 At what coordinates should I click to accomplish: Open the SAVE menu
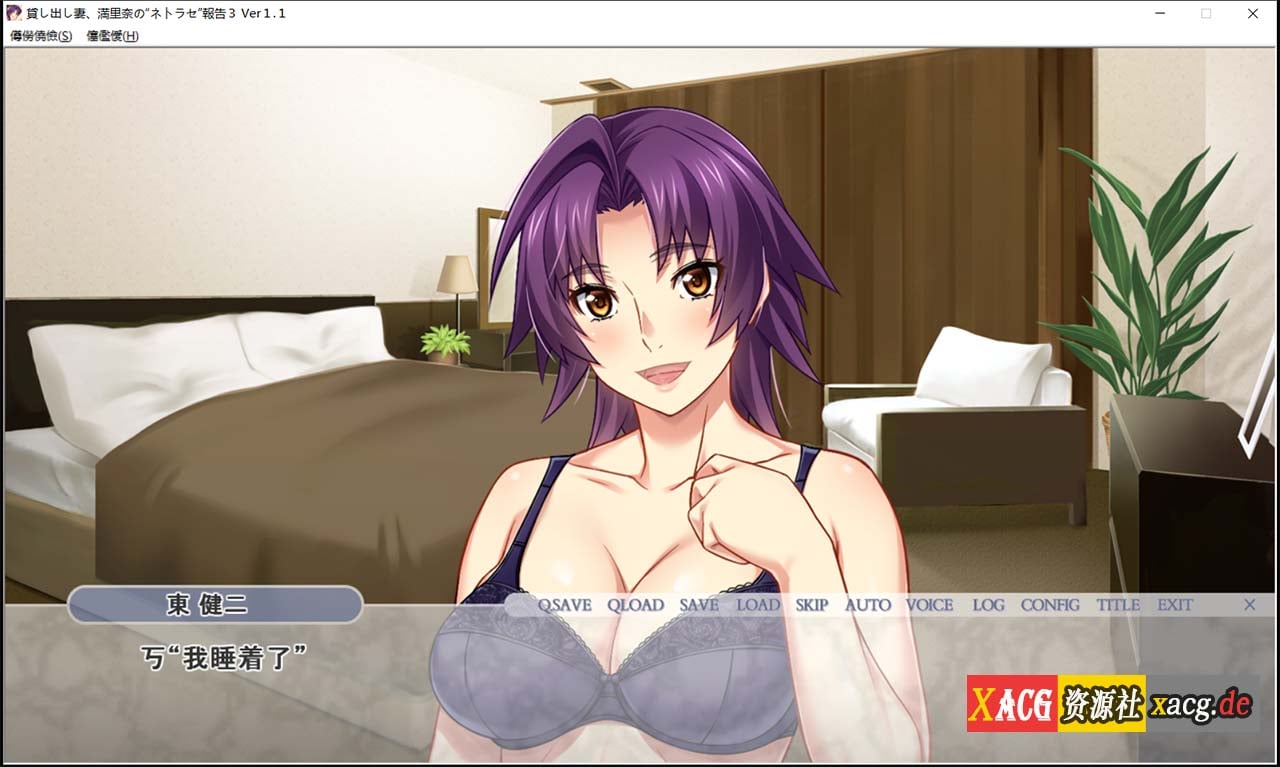(699, 605)
